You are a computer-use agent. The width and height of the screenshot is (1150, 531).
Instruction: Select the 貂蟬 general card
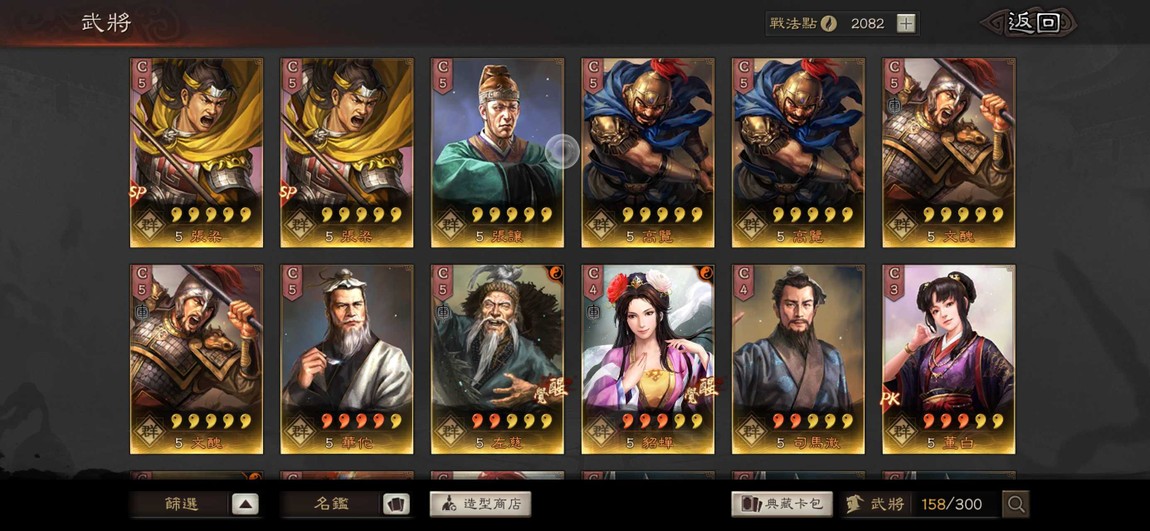point(648,359)
